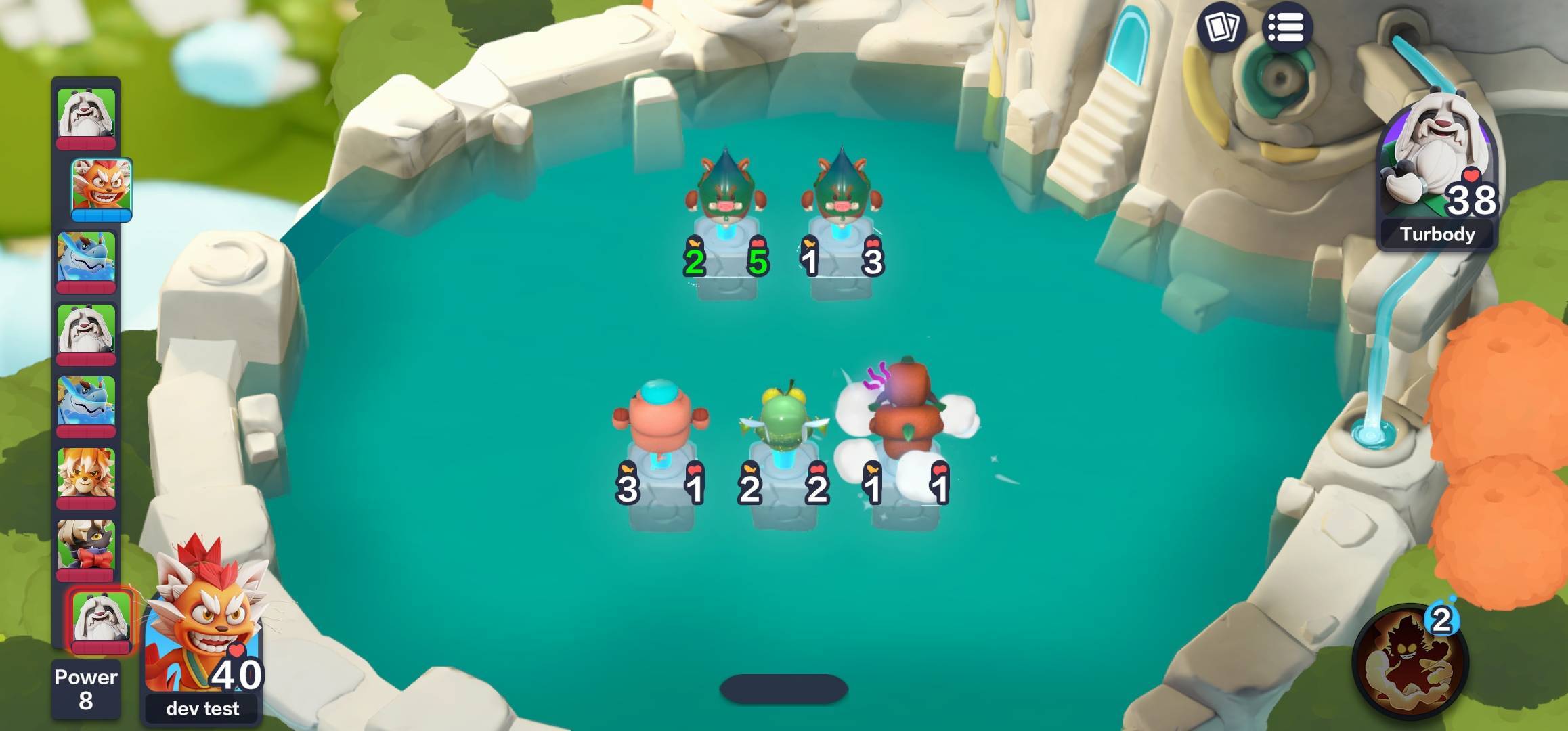Expand the bottom drawer handle

click(784, 690)
